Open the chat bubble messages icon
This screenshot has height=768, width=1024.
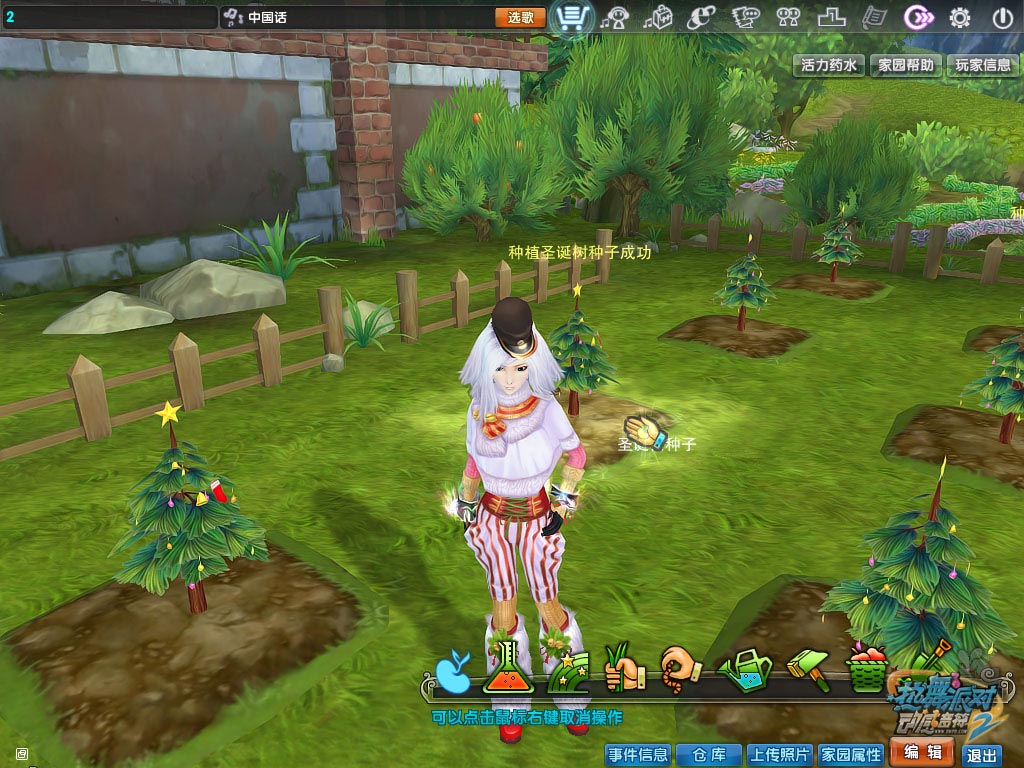click(745, 17)
